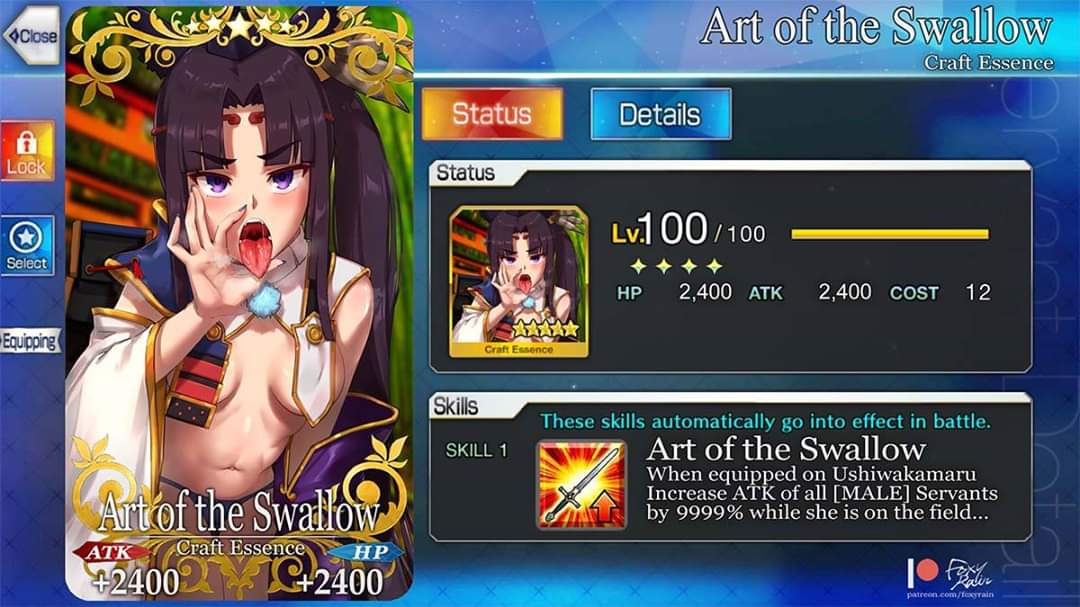The height and width of the screenshot is (607, 1080).
Task: Switch to the Status tab
Action: tap(491, 114)
